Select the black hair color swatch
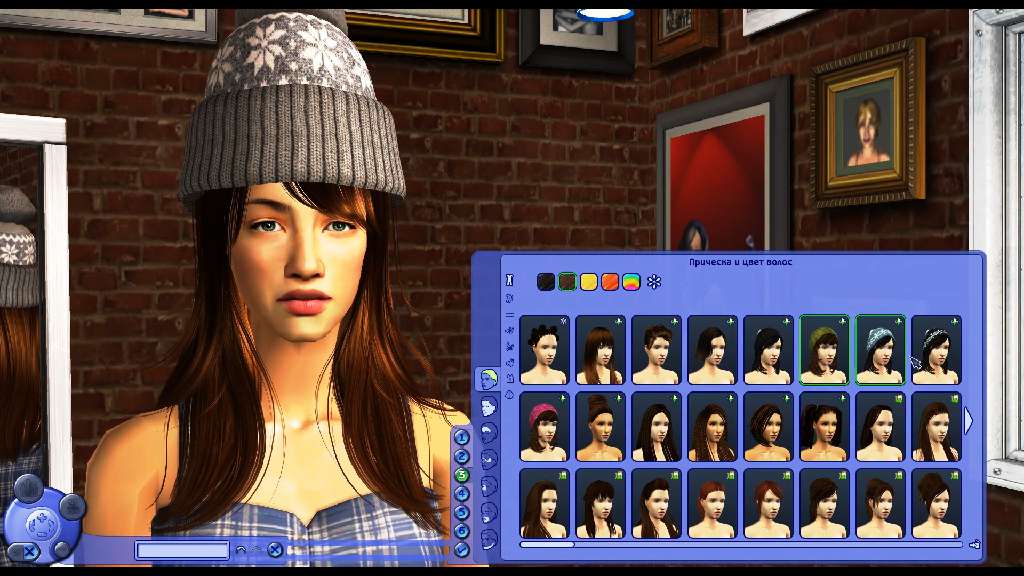1024x576 pixels. [x=545, y=282]
